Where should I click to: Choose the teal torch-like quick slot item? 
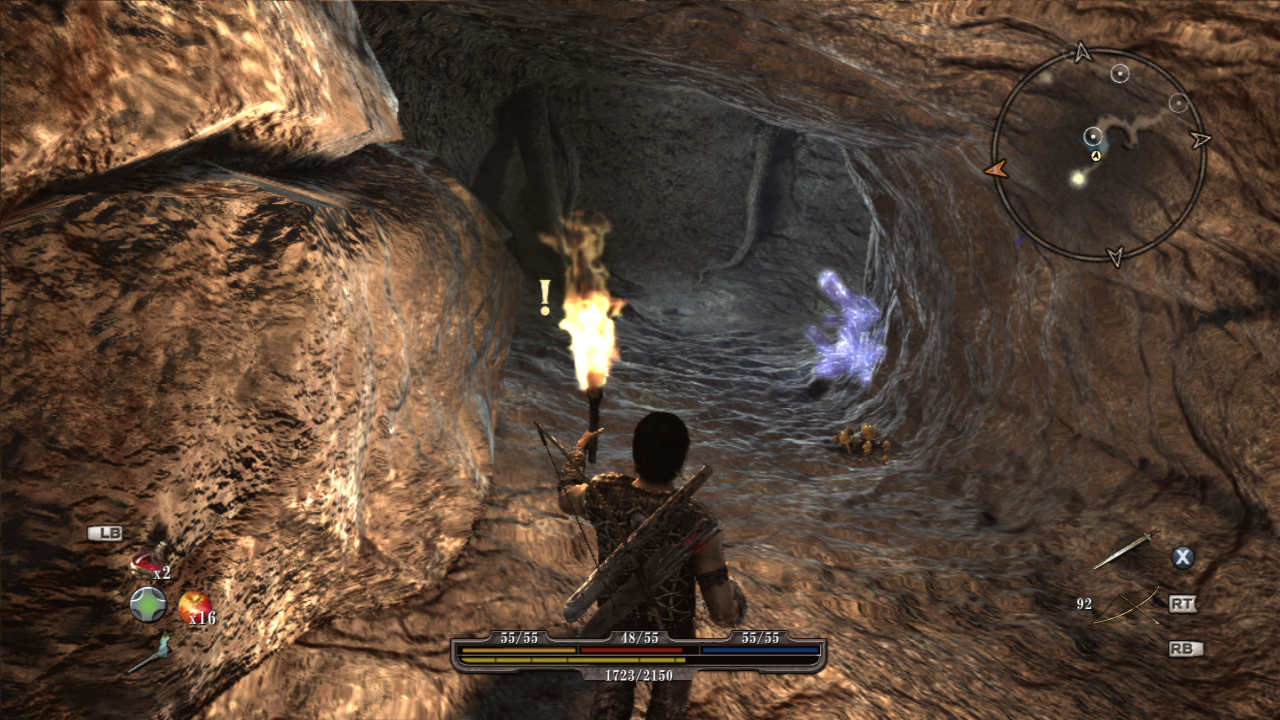pyautogui.click(x=150, y=653)
